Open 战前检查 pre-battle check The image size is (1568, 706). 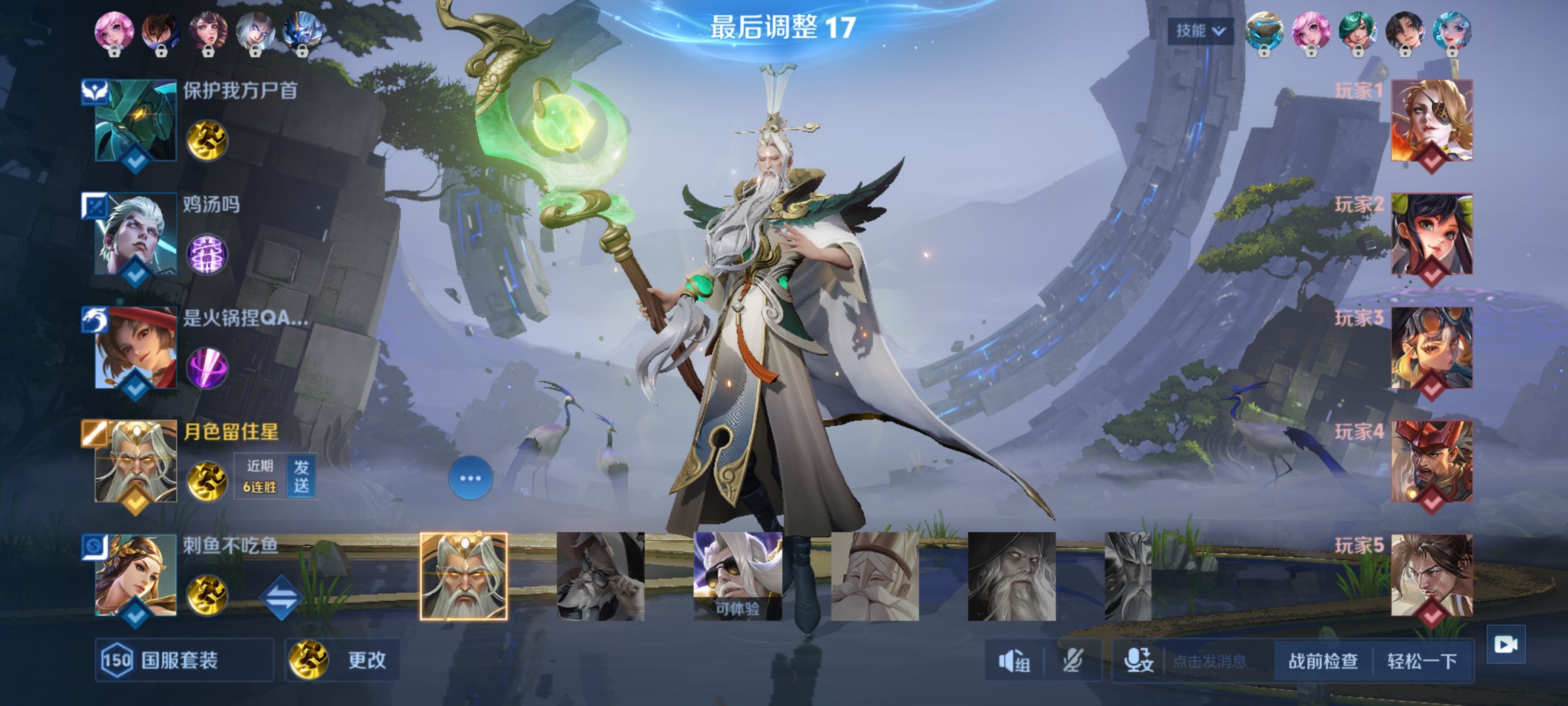point(1323,661)
